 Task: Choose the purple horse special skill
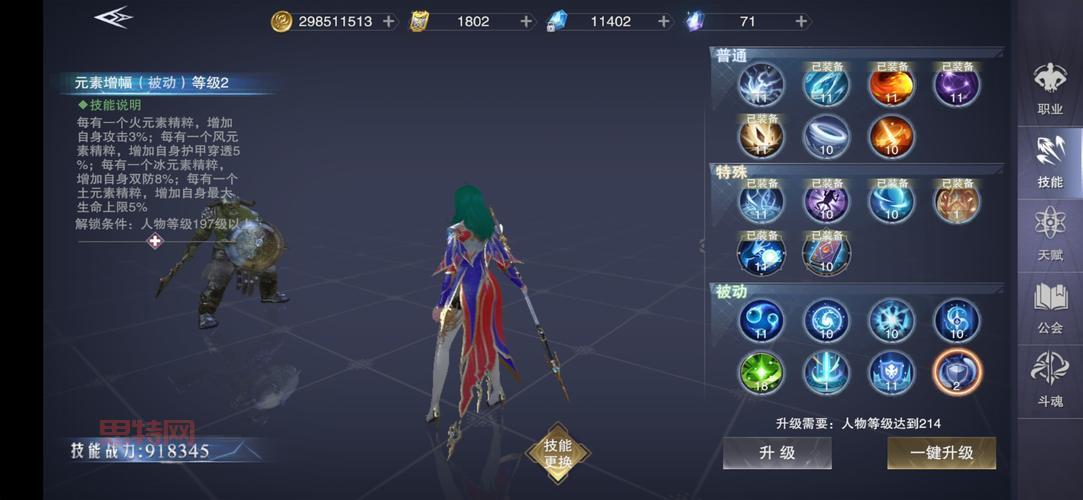tap(826, 202)
